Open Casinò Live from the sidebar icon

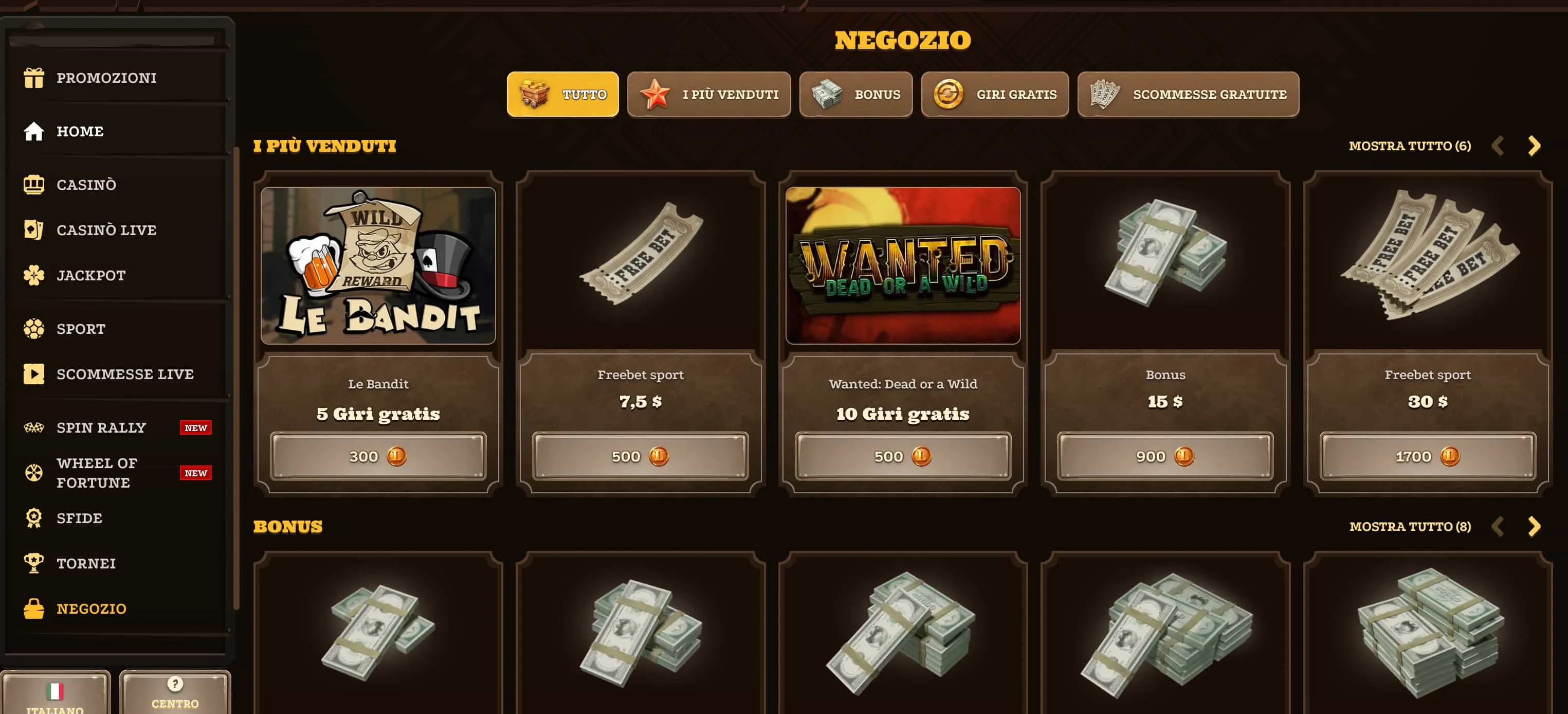[33, 229]
